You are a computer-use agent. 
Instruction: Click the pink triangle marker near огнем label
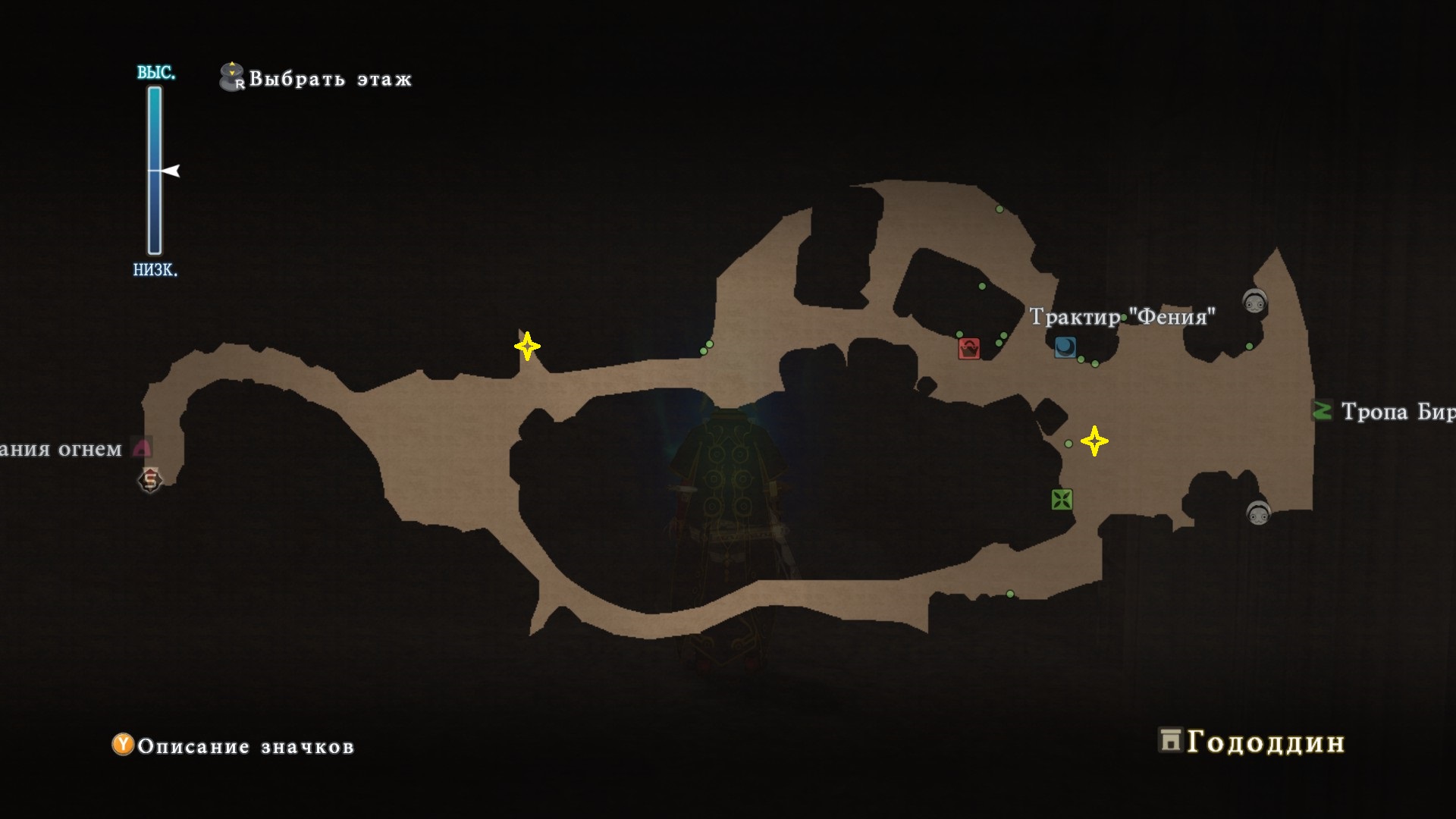click(x=142, y=447)
